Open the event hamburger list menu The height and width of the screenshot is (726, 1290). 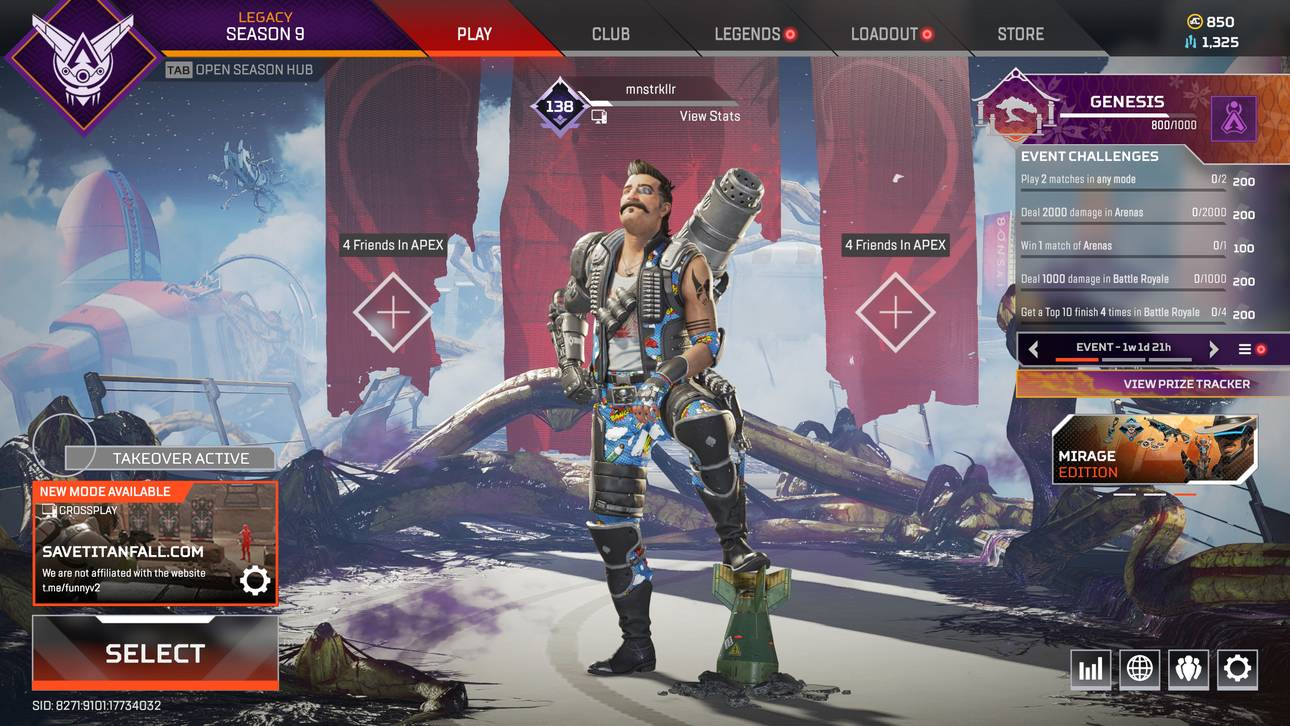pyautogui.click(x=1245, y=349)
